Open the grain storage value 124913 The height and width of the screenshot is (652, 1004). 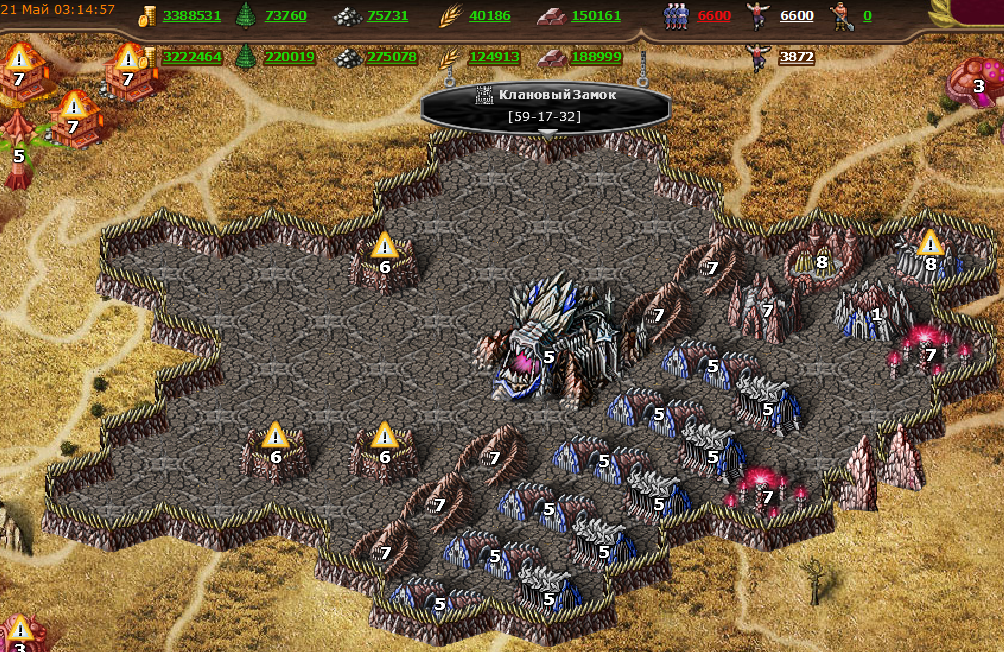[493, 57]
